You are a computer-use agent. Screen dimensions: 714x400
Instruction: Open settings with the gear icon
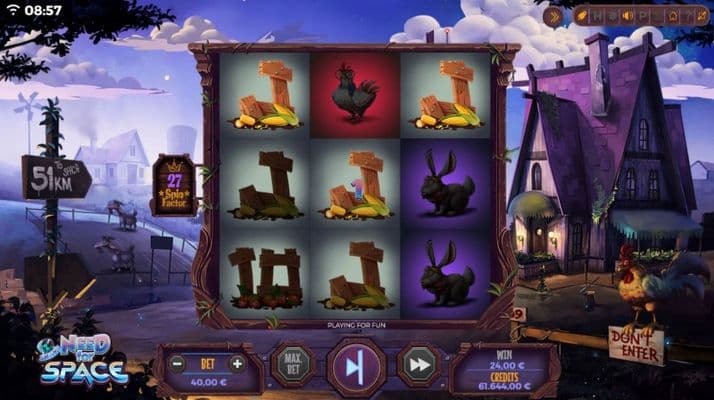click(611, 16)
